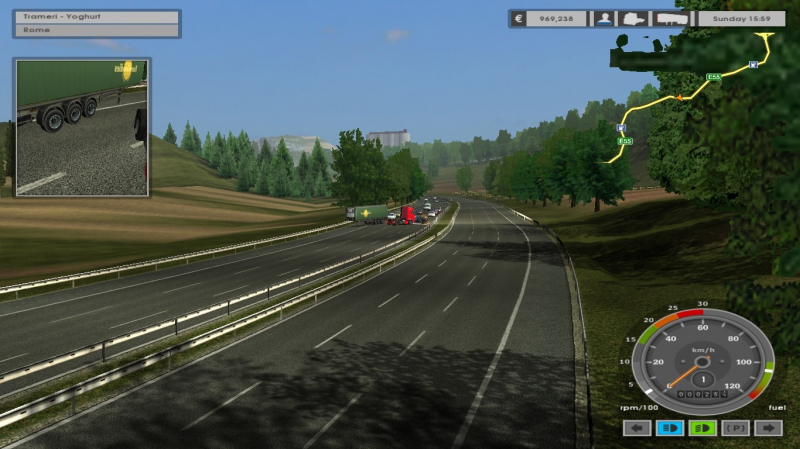This screenshot has height=449, width=800.
Task: Click the truck cab status icon
Action: coord(634,18)
